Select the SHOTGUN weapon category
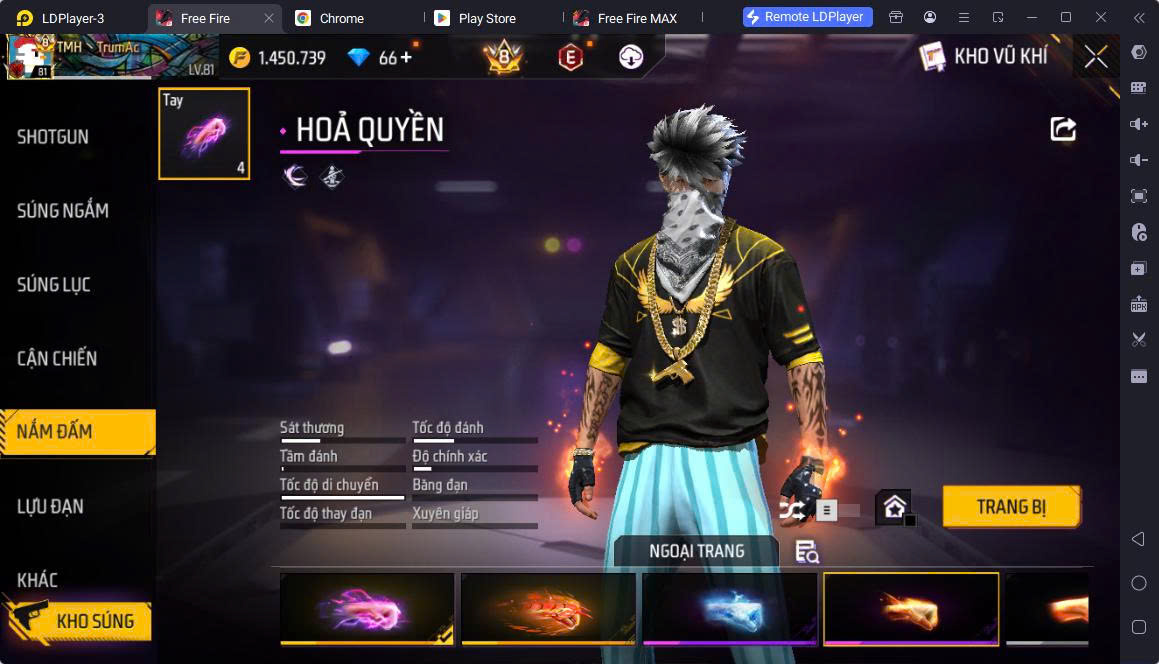 pyautogui.click(x=53, y=137)
